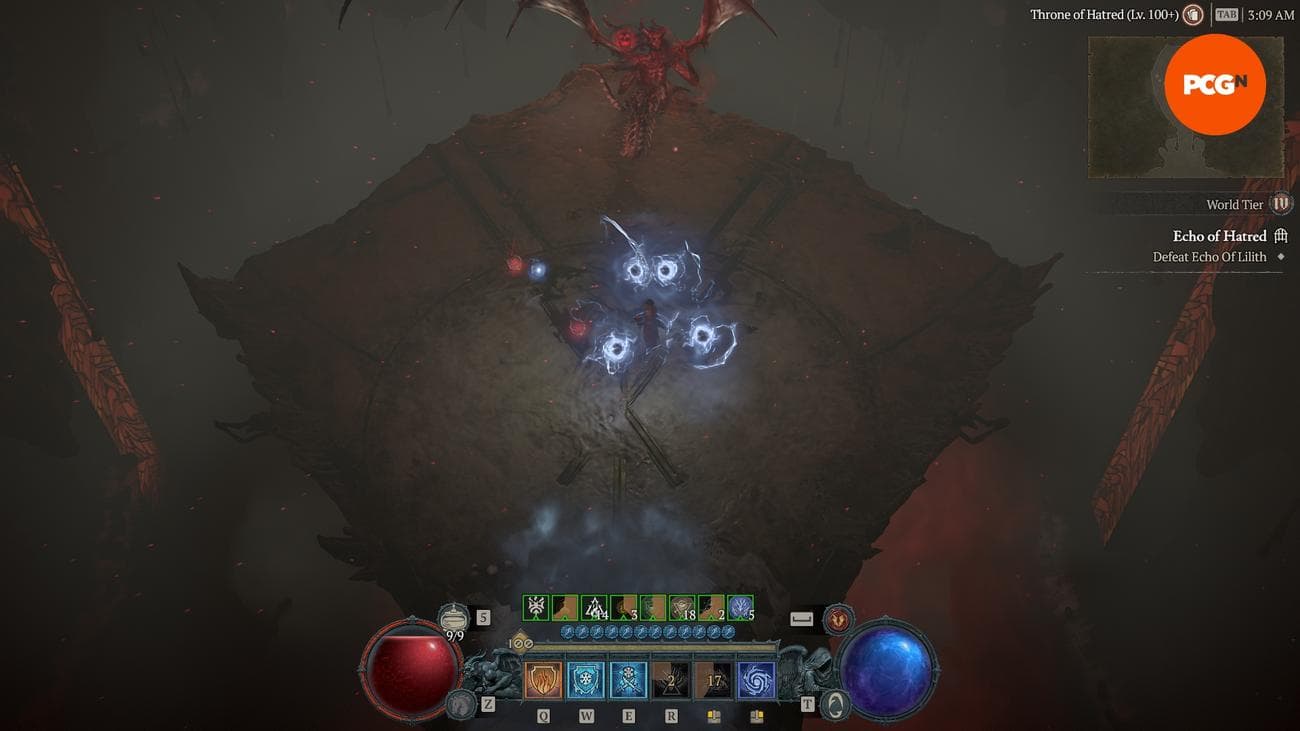The image size is (1300, 731).
Task: Click the frost skill icon on the E slot
Action: 629,678
